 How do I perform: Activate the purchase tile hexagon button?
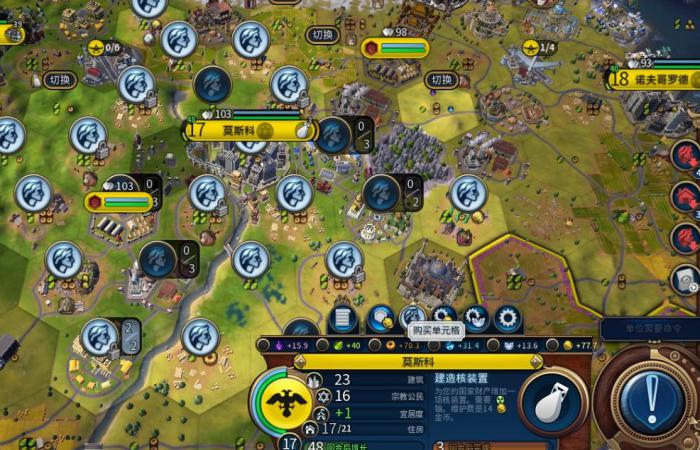click(x=413, y=319)
